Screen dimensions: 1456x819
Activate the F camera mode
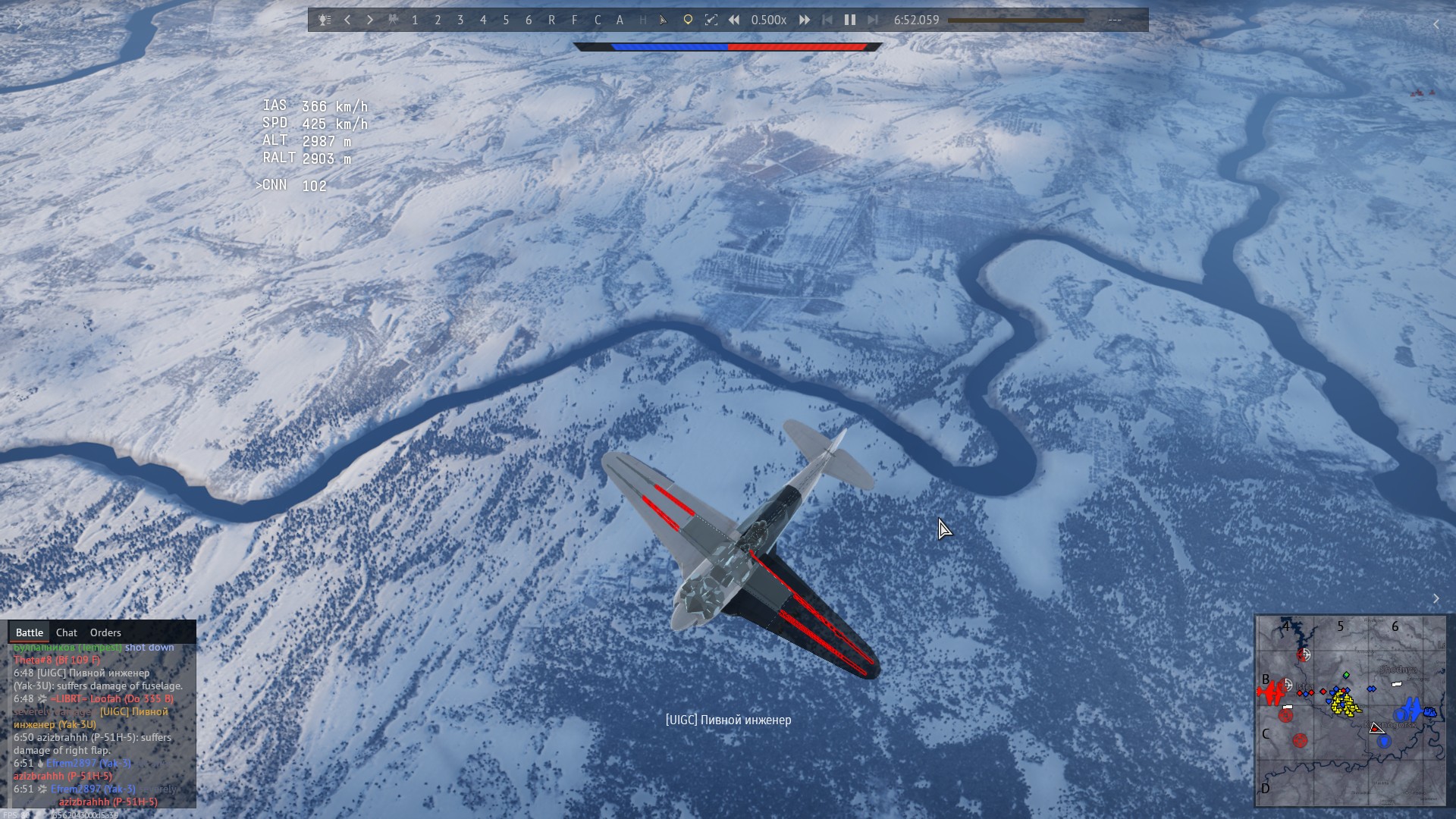574,20
